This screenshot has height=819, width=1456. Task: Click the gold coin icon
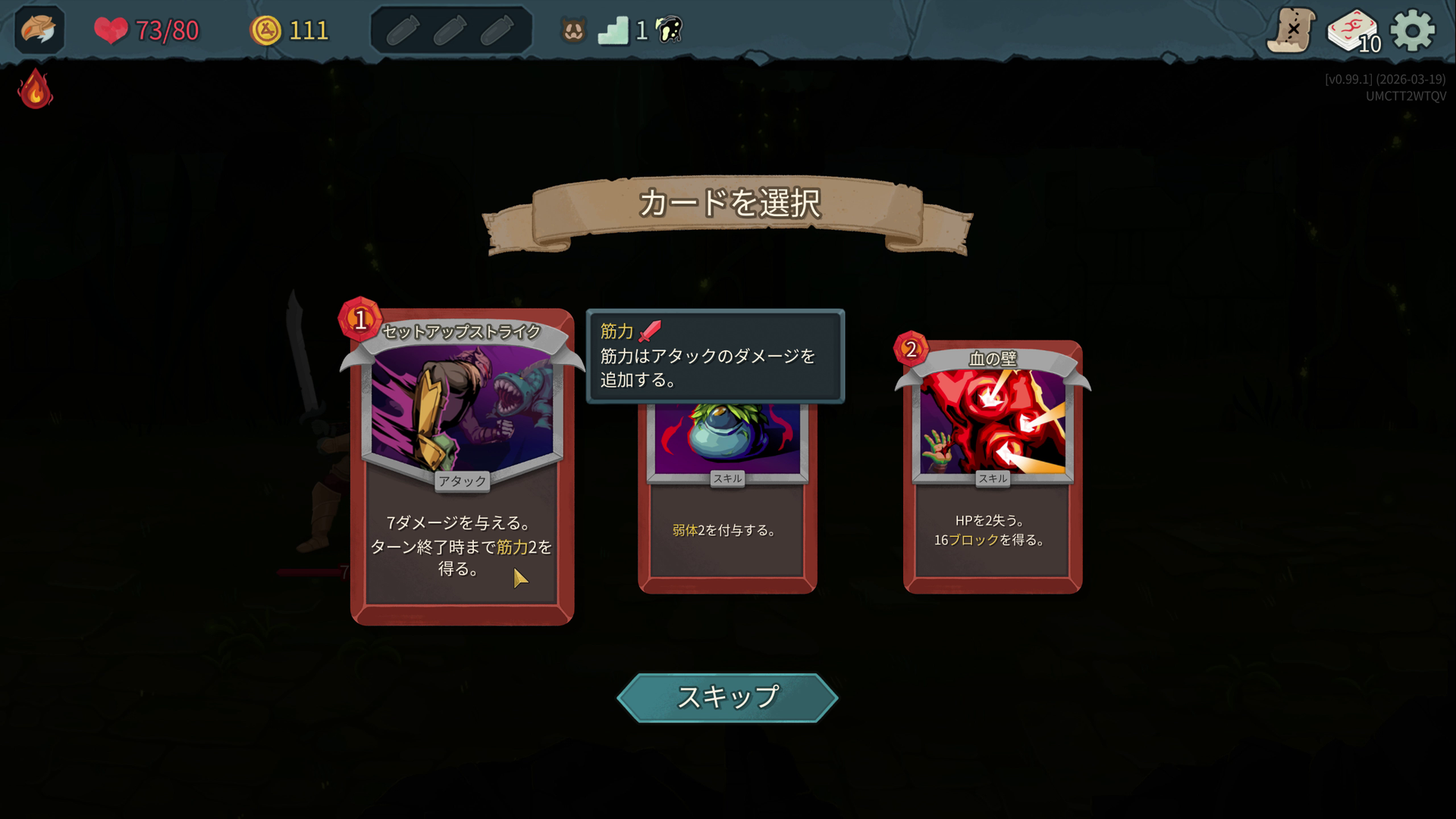(x=265, y=30)
